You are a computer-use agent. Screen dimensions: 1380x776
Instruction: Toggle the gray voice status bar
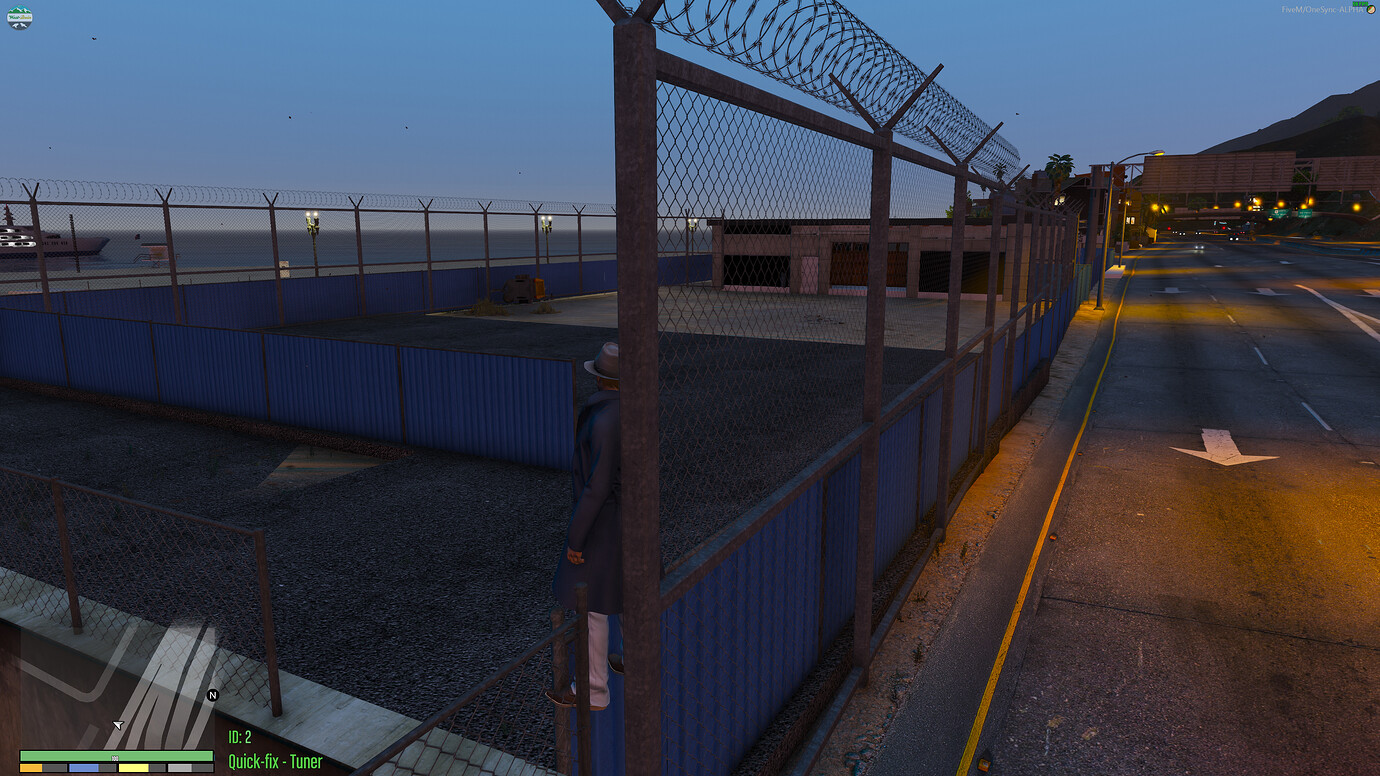[x=180, y=768]
